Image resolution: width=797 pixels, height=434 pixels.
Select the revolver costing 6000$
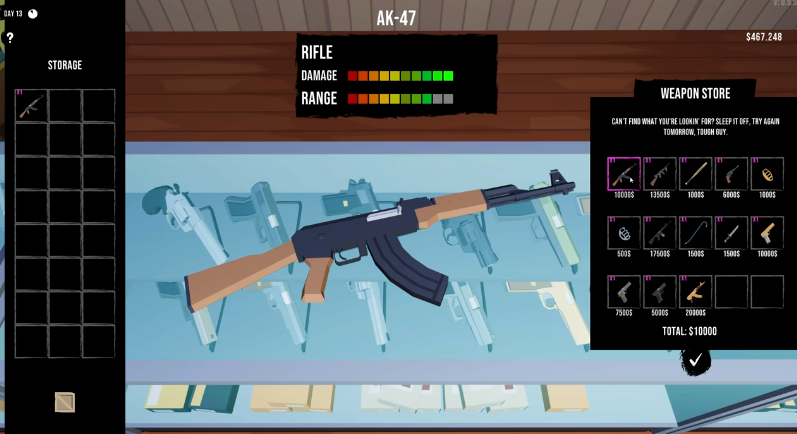point(732,174)
